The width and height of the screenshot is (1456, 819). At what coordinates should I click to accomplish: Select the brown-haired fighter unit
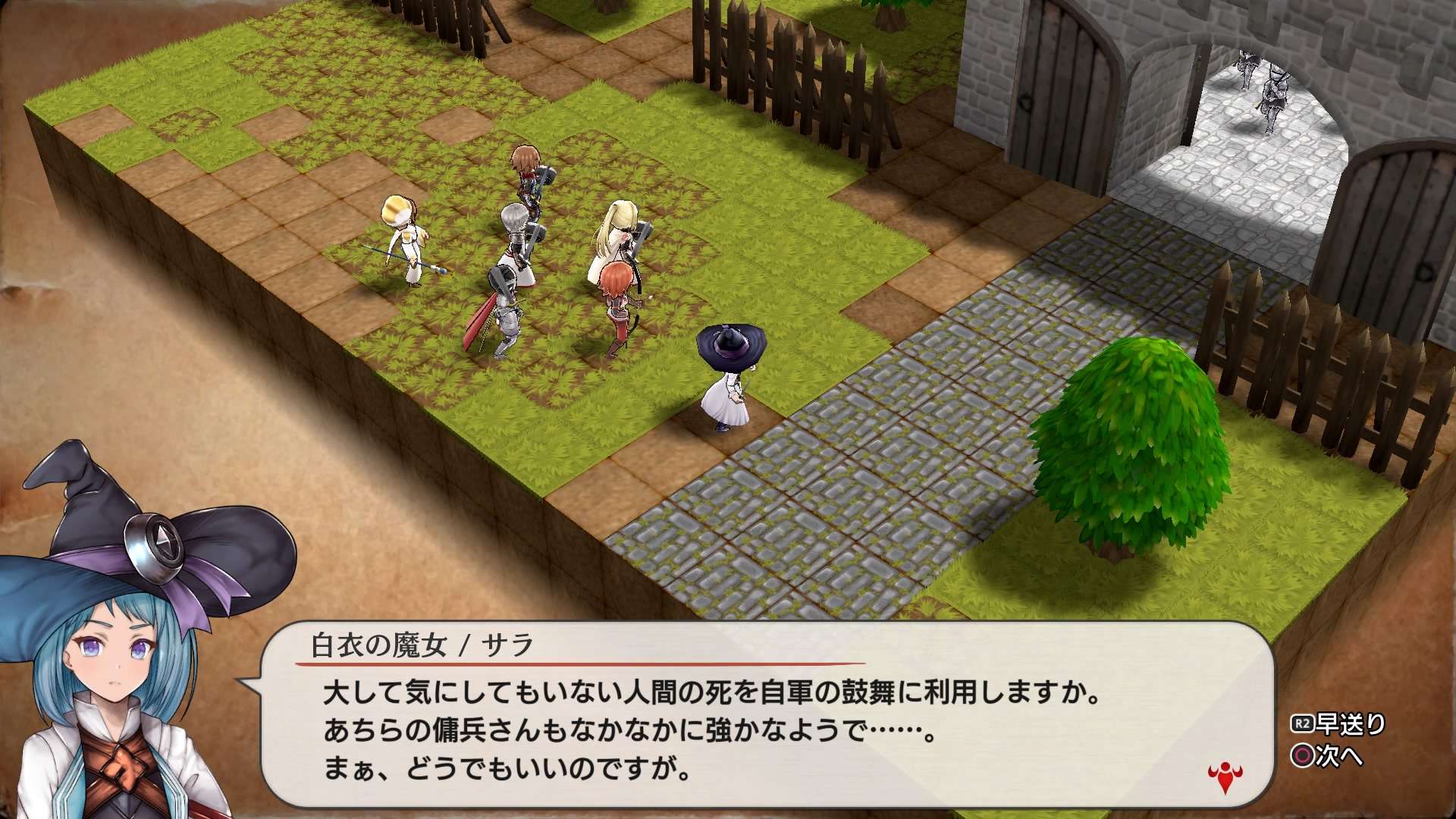click(x=527, y=178)
